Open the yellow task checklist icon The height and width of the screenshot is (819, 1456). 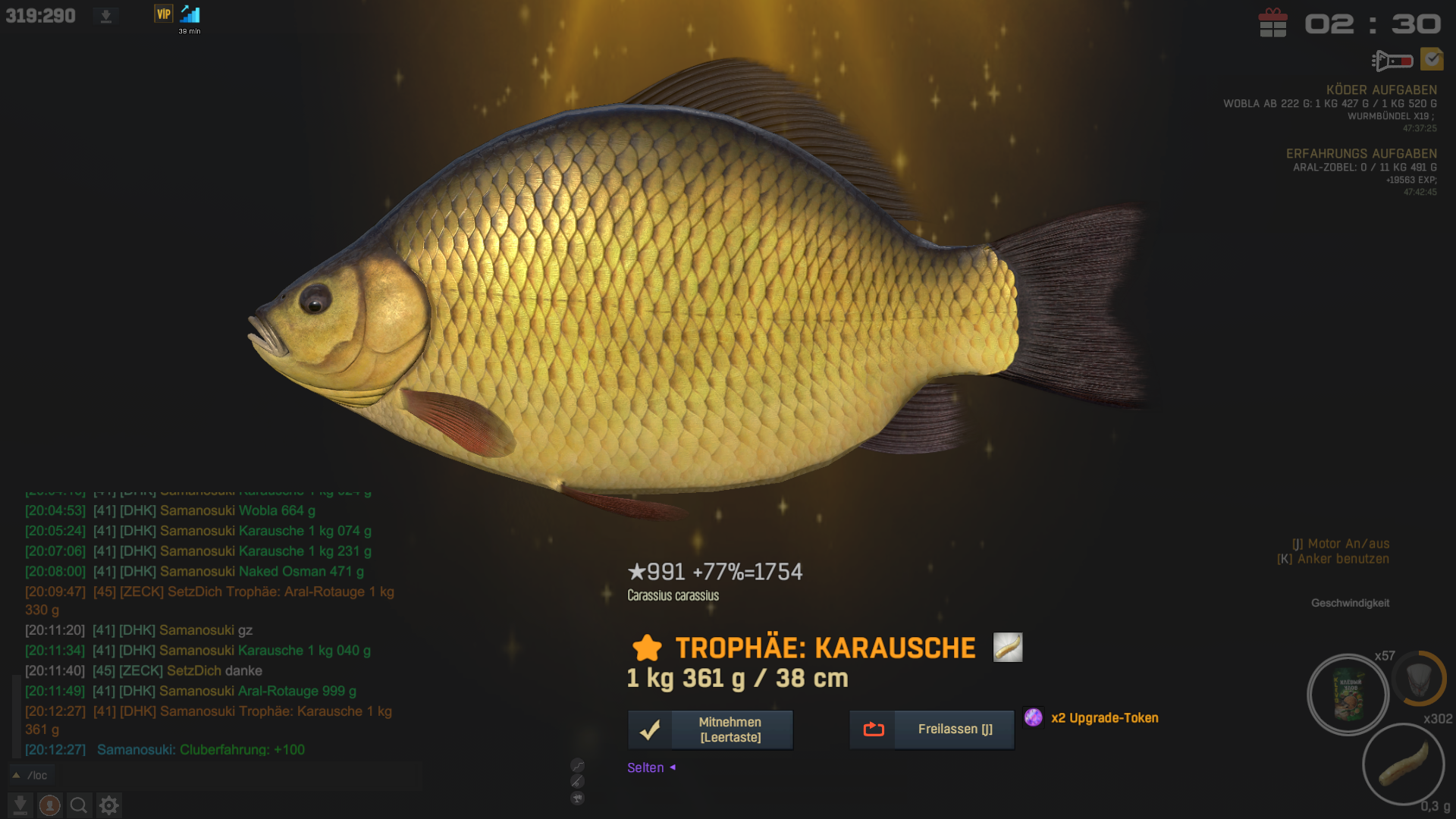tap(1432, 59)
